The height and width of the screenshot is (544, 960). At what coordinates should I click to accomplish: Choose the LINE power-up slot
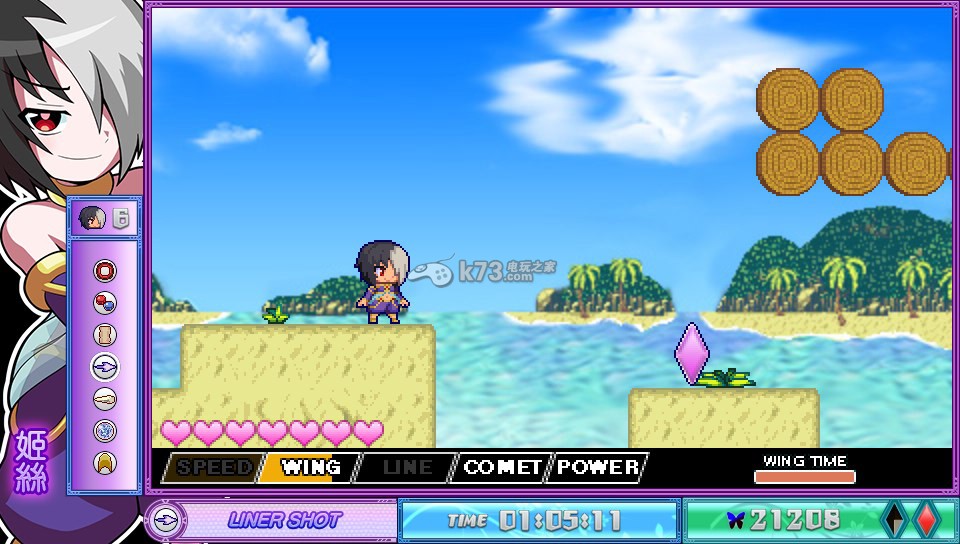click(x=404, y=467)
